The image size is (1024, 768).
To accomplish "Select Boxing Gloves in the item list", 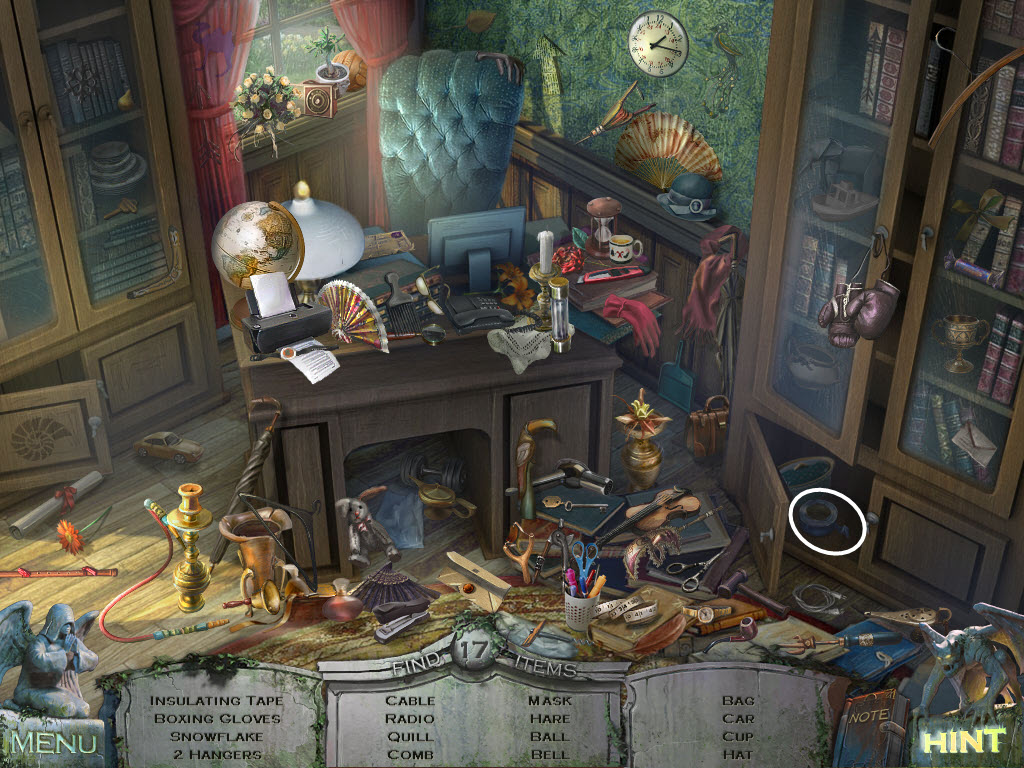I will point(217,718).
